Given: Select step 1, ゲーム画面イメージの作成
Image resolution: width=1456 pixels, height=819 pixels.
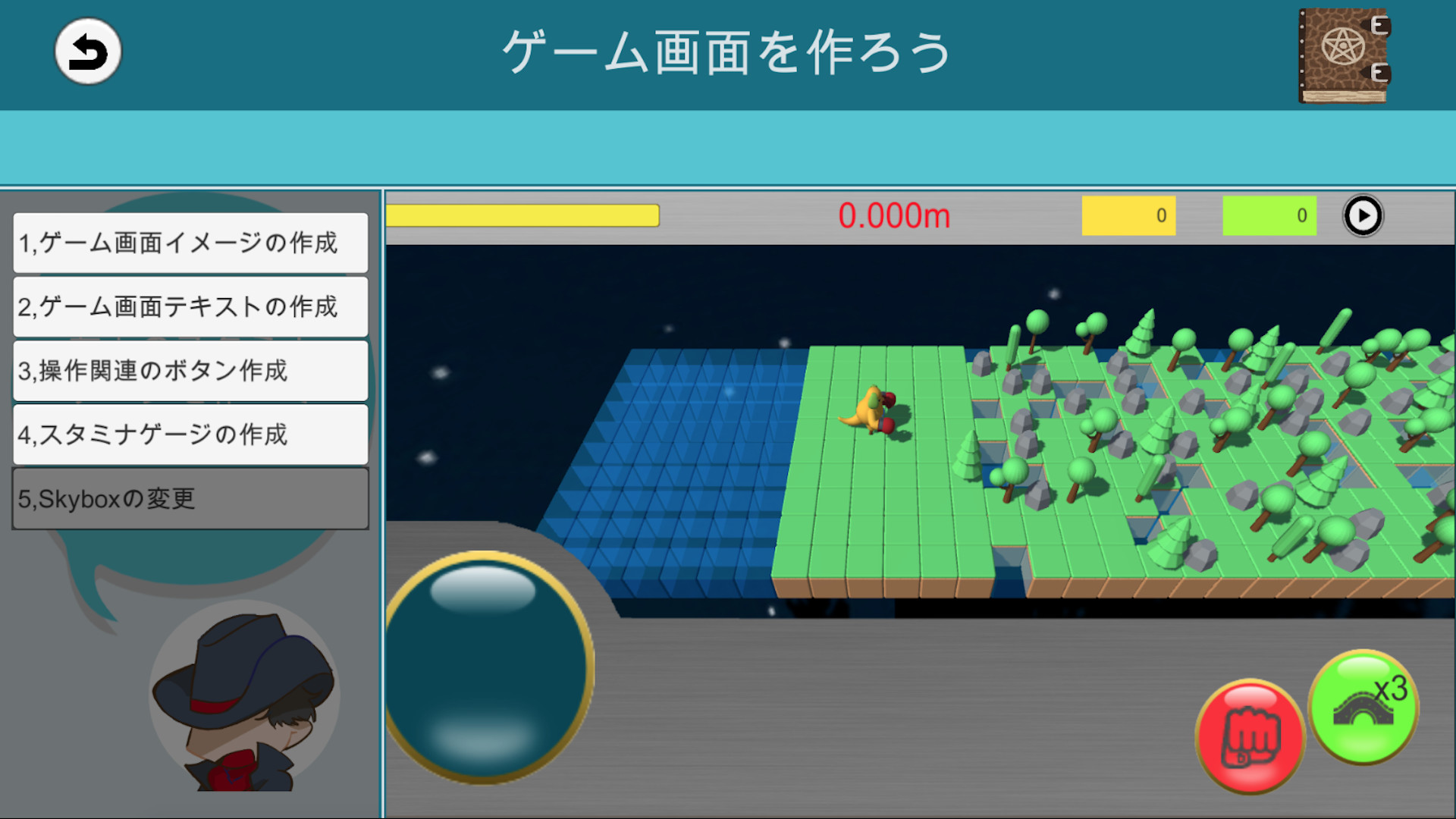Looking at the screenshot, I should point(188,243).
